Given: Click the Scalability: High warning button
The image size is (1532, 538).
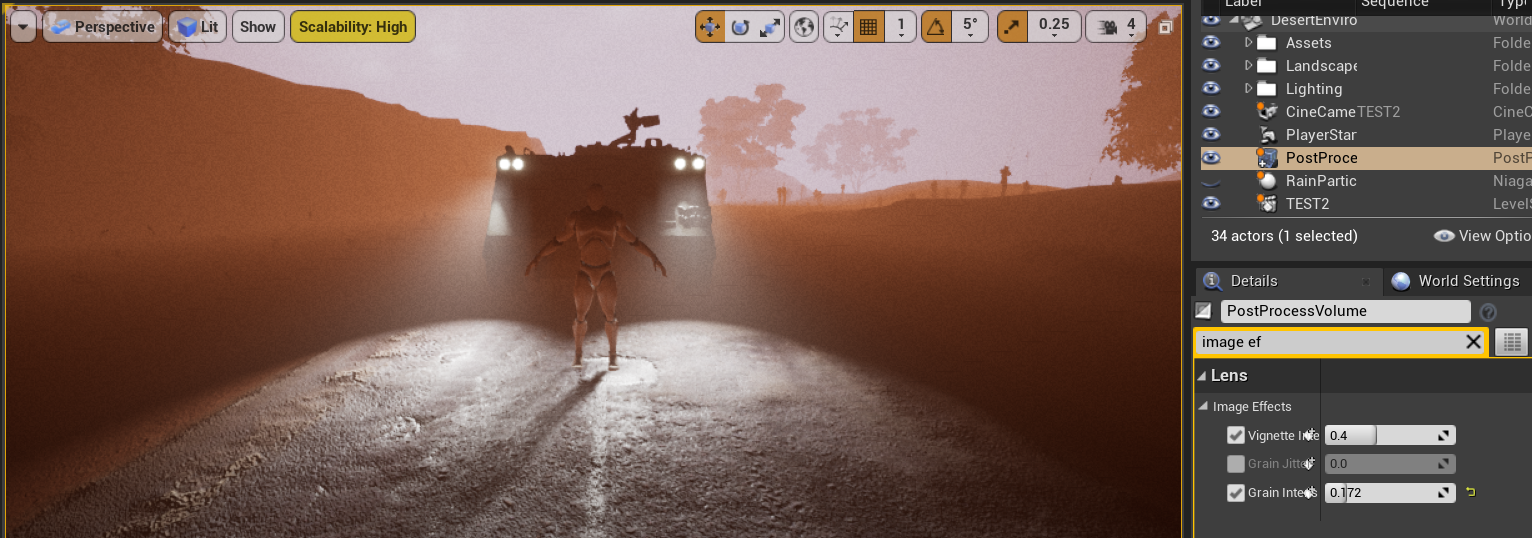Looking at the screenshot, I should (x=353, y=27).
